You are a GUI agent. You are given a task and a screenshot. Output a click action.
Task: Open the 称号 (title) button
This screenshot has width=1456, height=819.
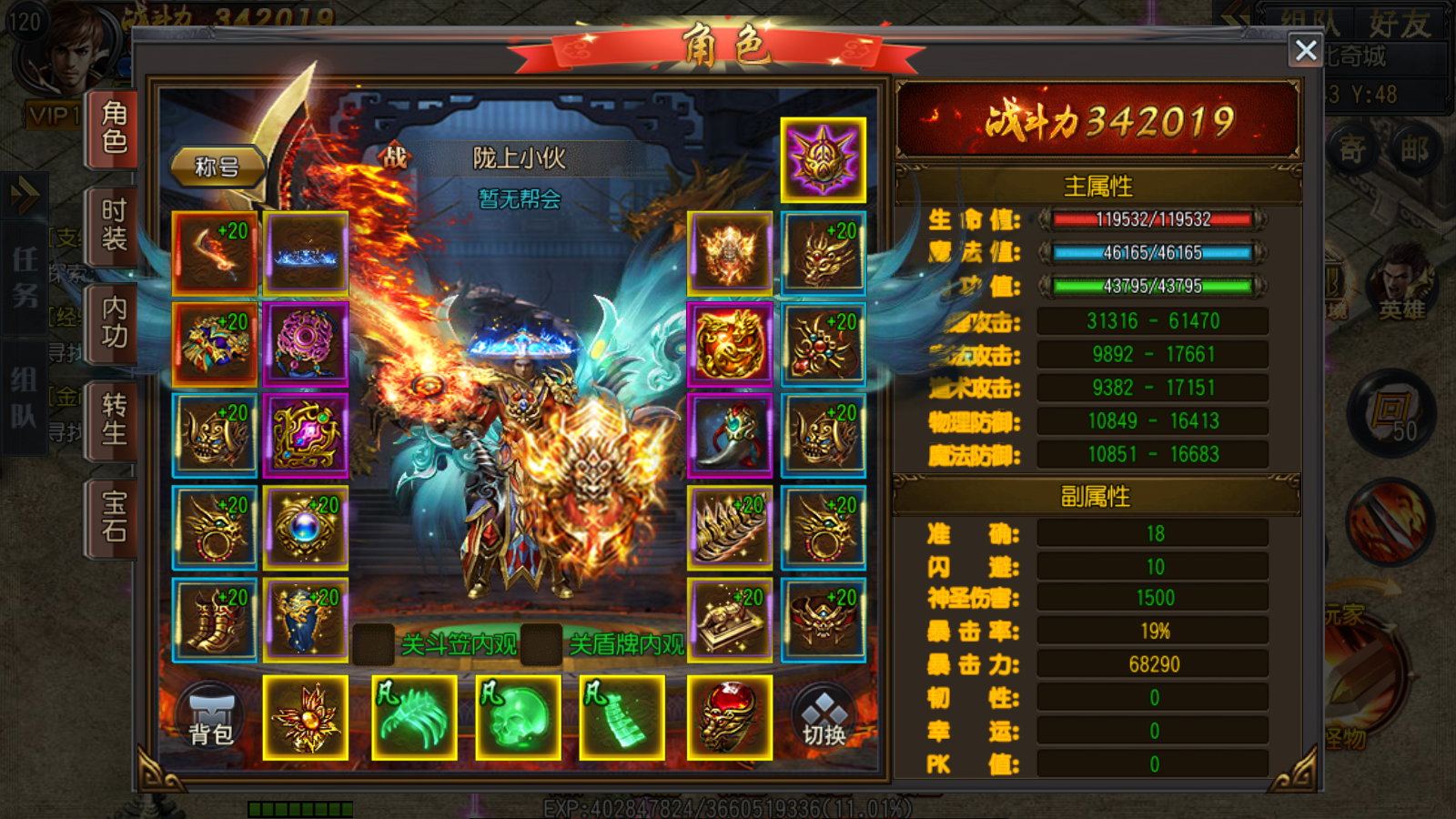pyautogui.click(x=217, y=167)
